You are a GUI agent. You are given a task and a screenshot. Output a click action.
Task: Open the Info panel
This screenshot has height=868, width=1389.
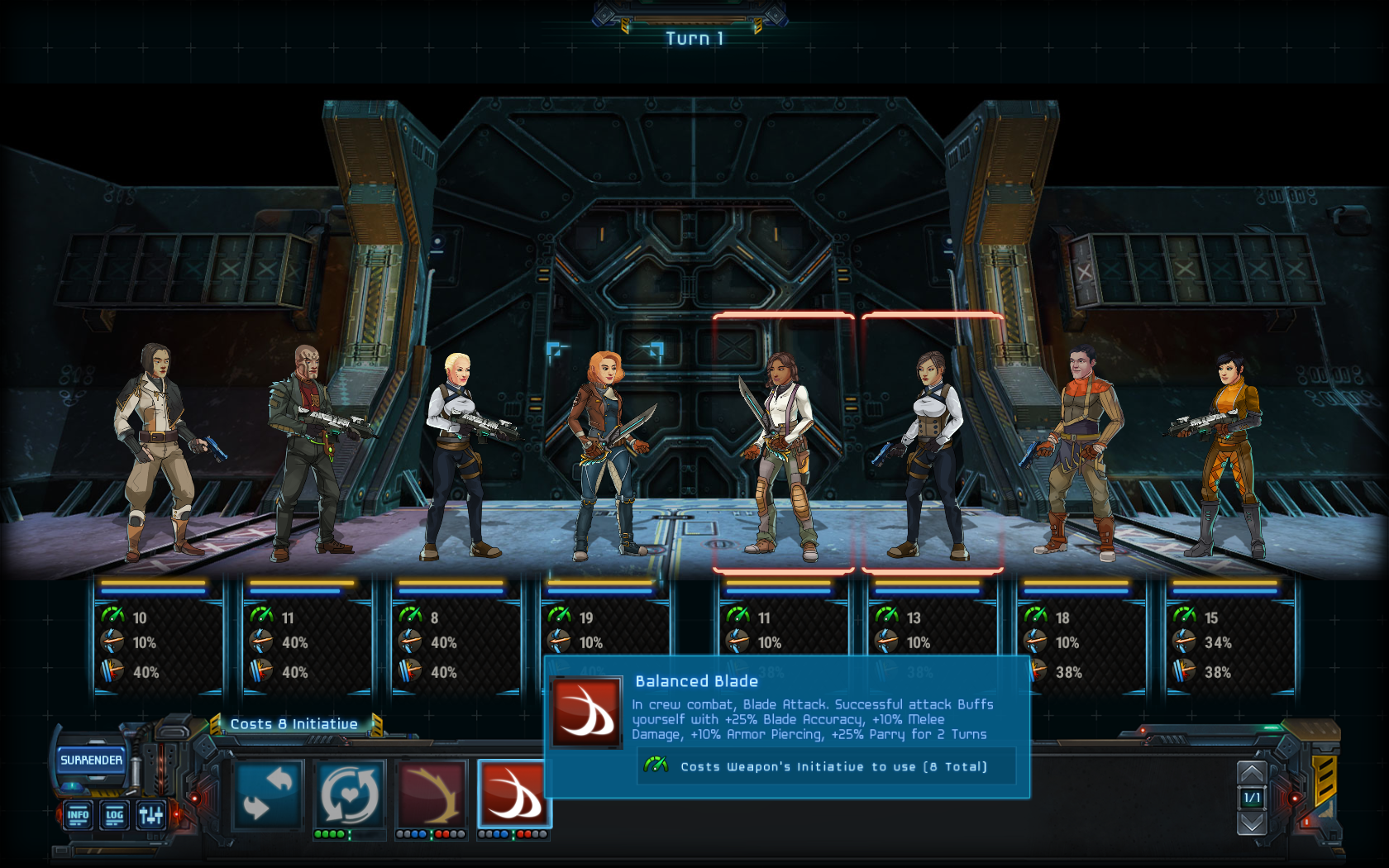point(78,816)
